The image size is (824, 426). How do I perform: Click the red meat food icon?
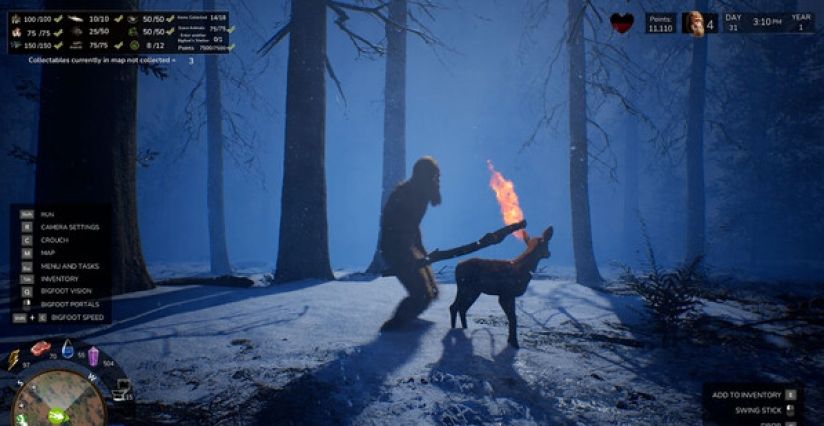[x=40, y=348]
